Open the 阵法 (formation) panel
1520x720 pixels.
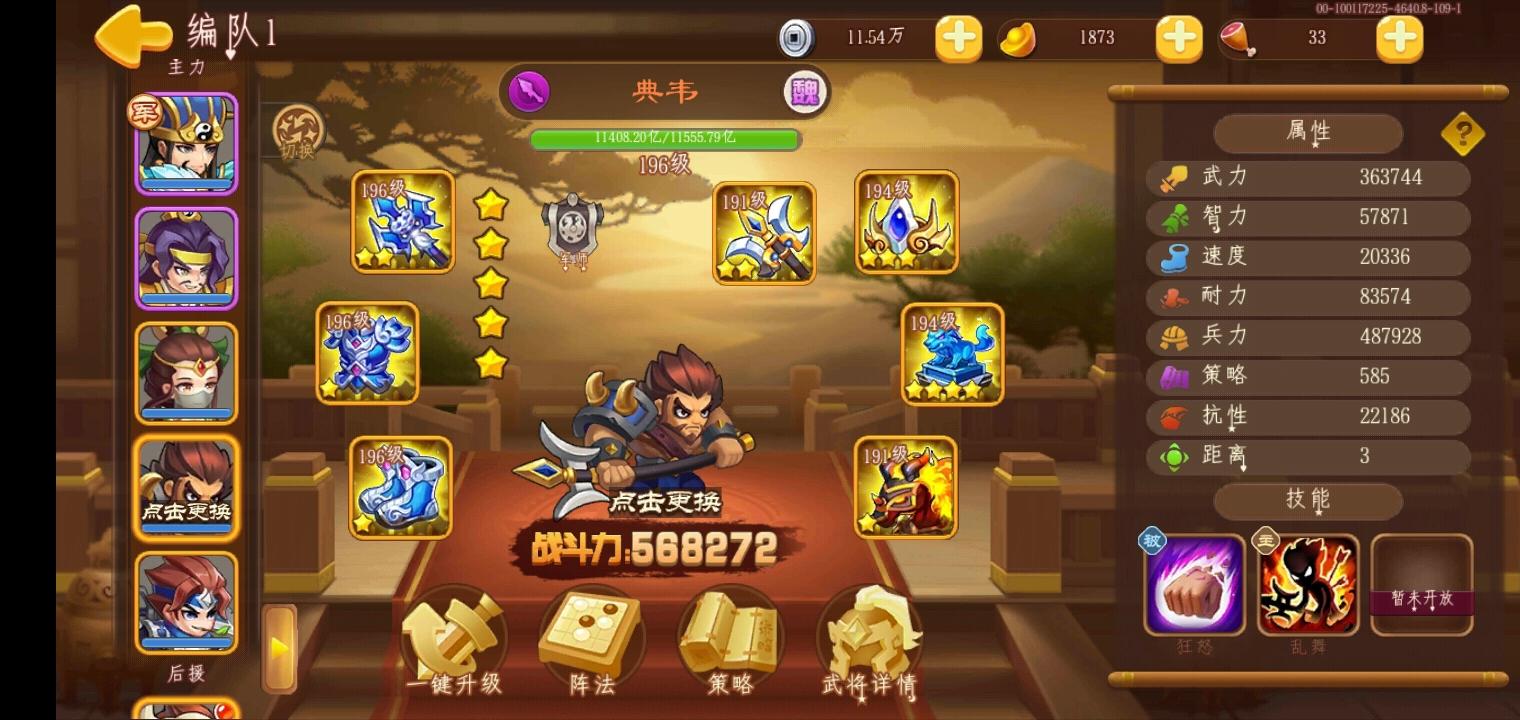(590, 640)
